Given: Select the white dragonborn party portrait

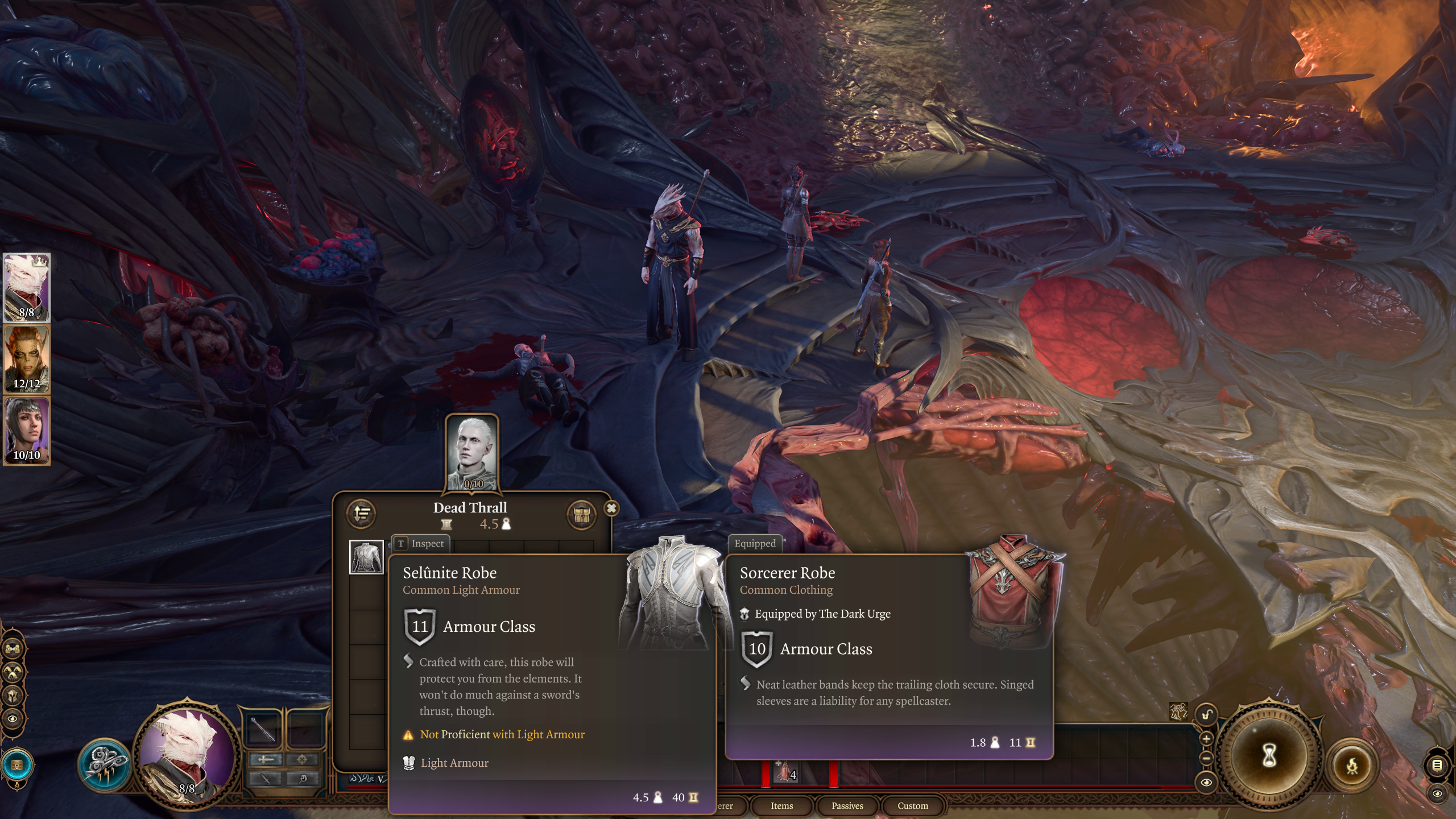Looking at the screenshot, I should pyautogui.click(x=27, y=288).
